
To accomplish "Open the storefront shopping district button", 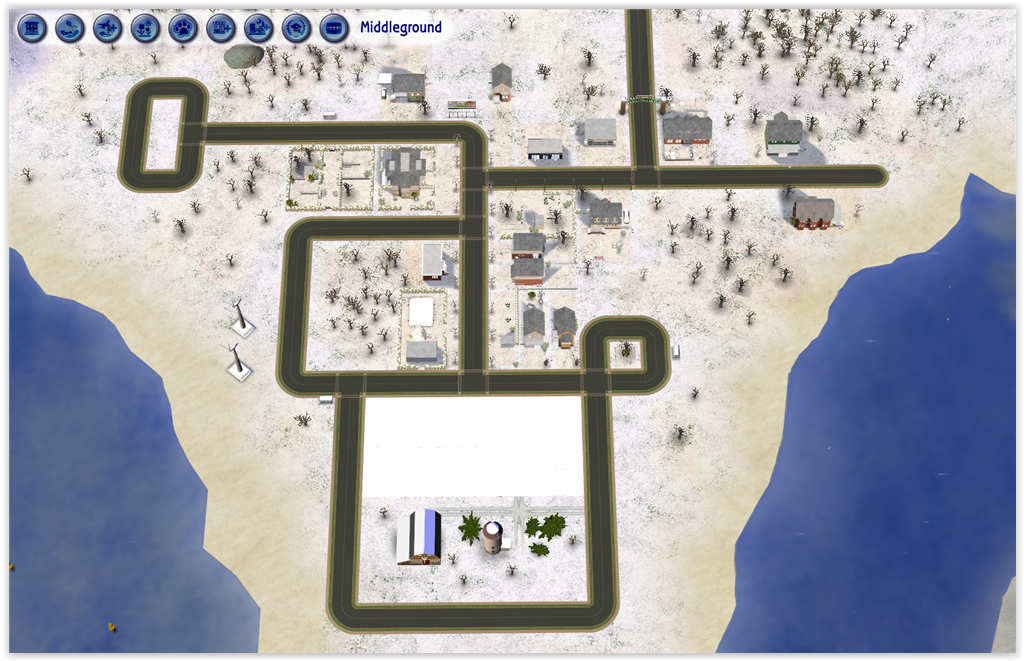I will click(x=220, y=27).
